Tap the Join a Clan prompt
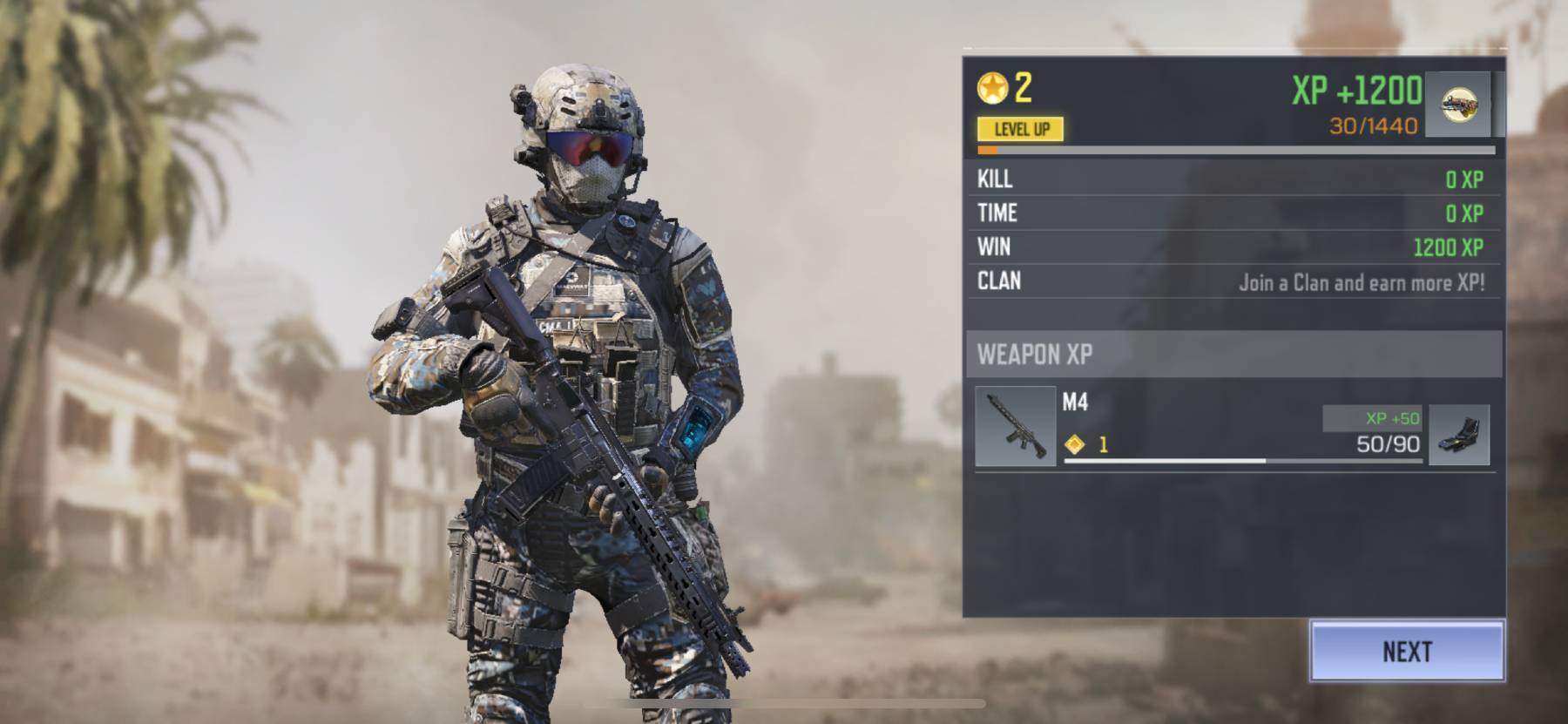This screenshot has width=1568, height=724. (x=1362, y=282)
